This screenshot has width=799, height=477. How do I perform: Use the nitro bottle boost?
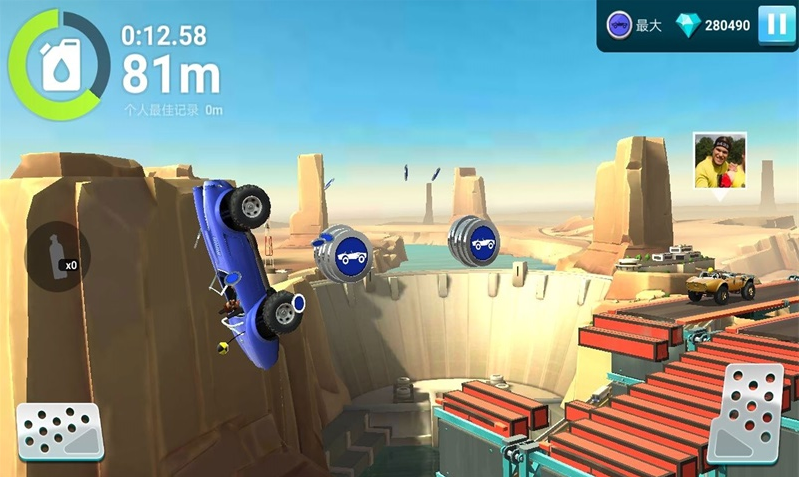click(57, 254)
